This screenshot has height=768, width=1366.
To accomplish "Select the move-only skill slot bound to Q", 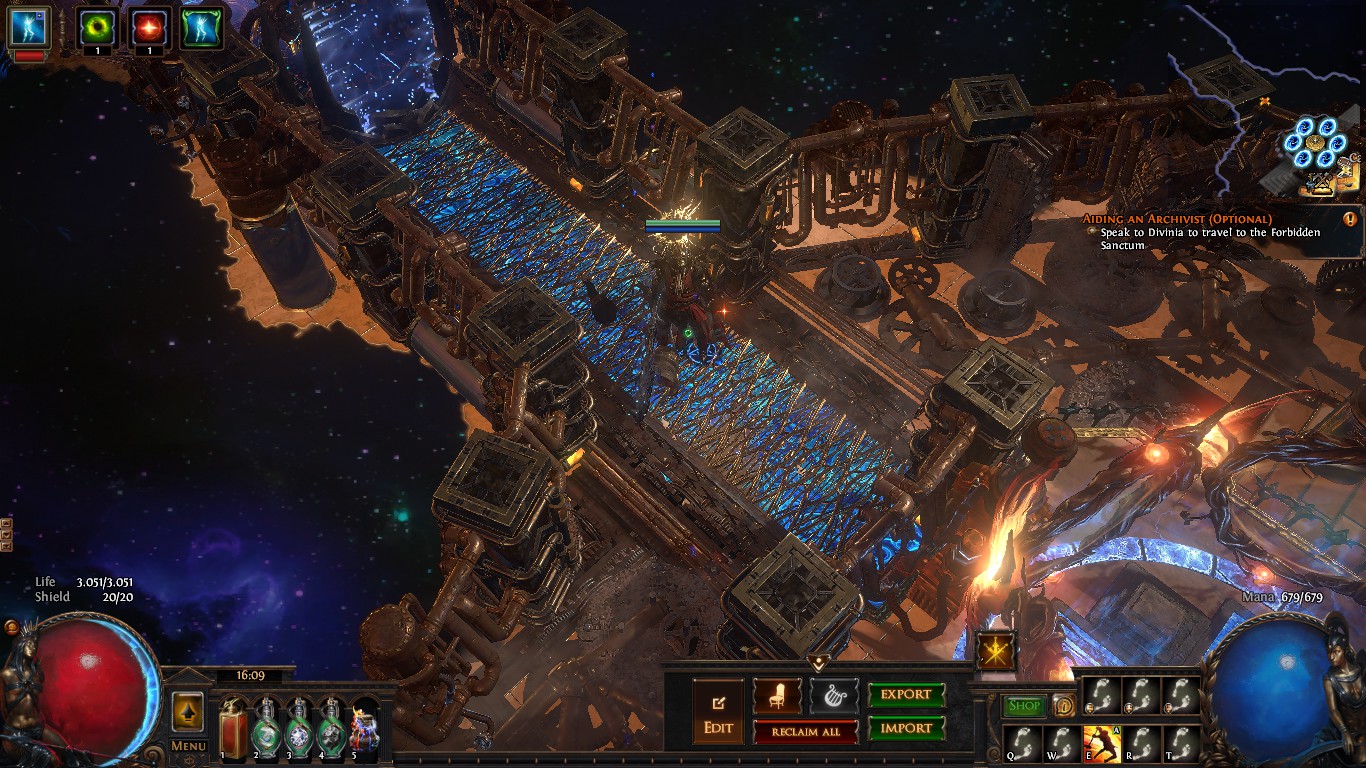I will click(1022, 744).
